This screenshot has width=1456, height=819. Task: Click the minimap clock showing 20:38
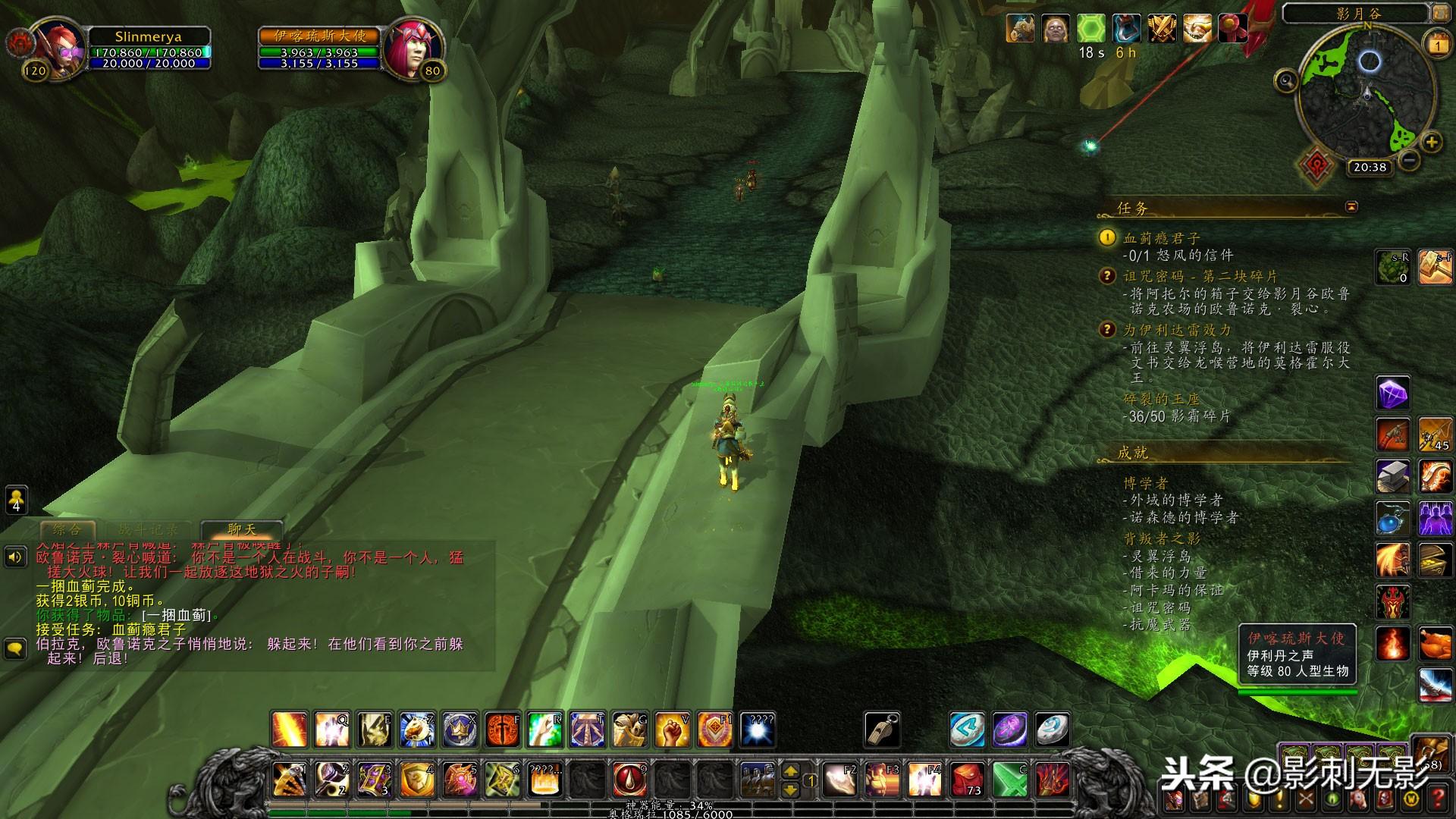point(1369,167)
